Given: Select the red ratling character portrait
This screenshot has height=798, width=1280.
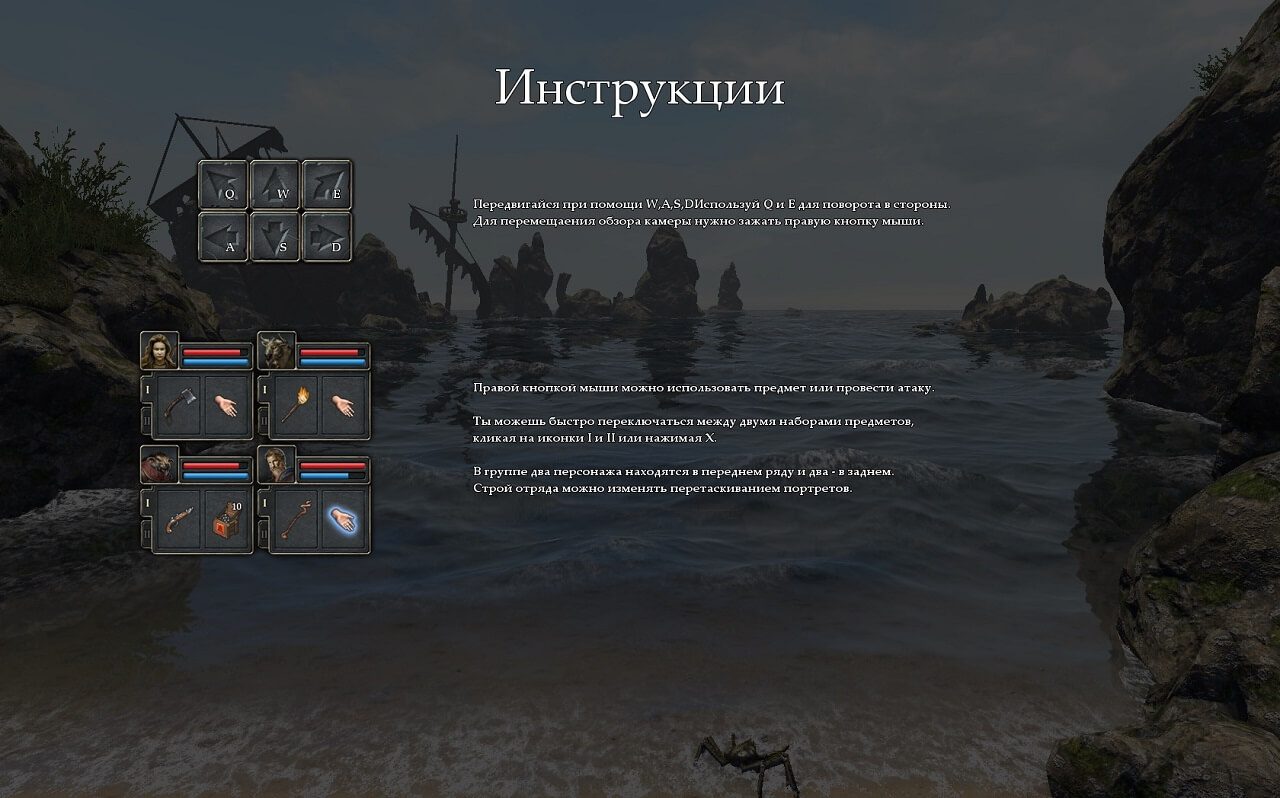Looking at the screenshot, I should click(x=160, y=465).
